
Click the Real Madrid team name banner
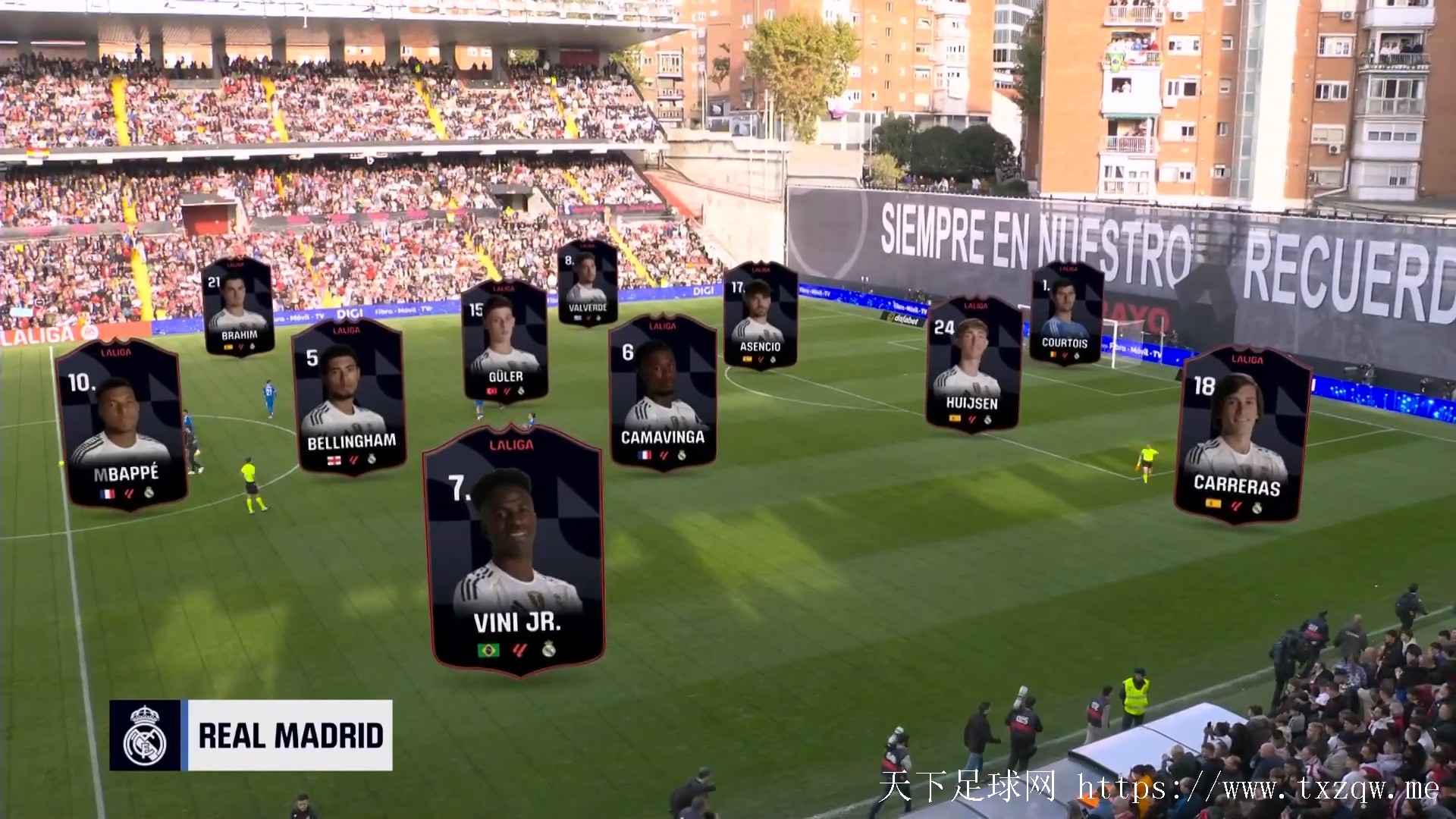click(290, 736)
